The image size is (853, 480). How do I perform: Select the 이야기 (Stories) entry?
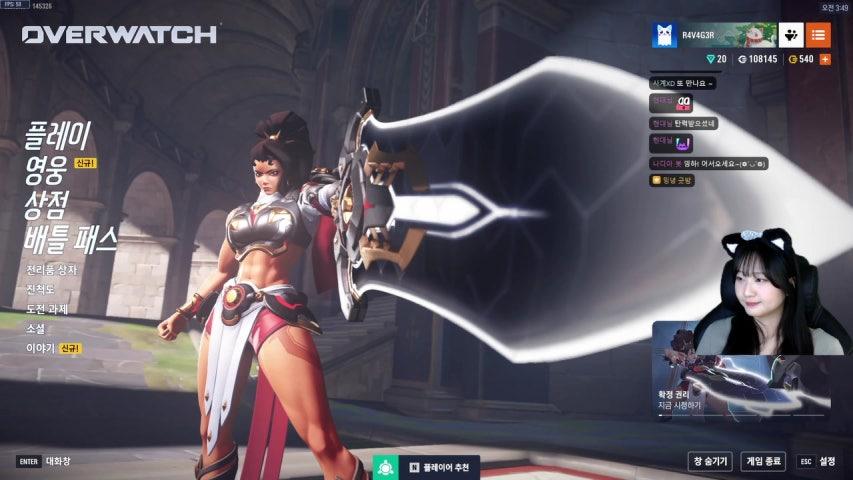40,348
